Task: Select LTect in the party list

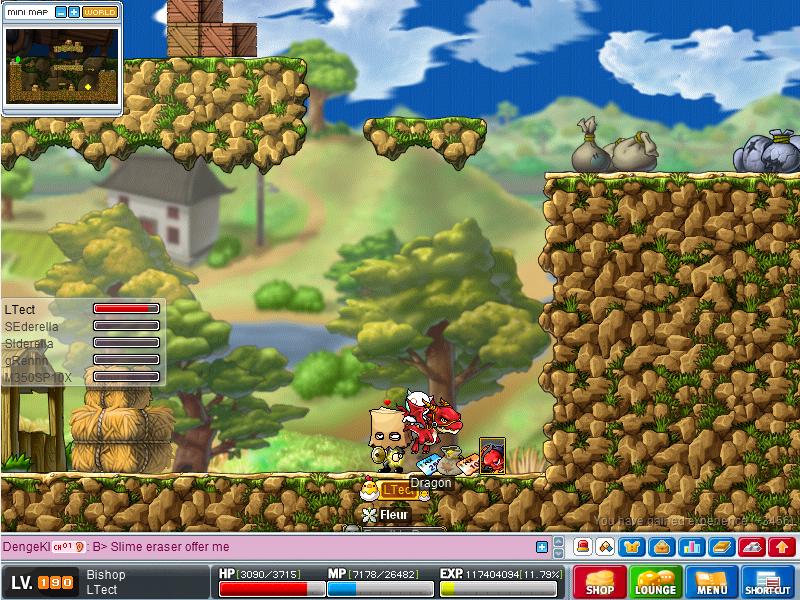Action: 20,310
